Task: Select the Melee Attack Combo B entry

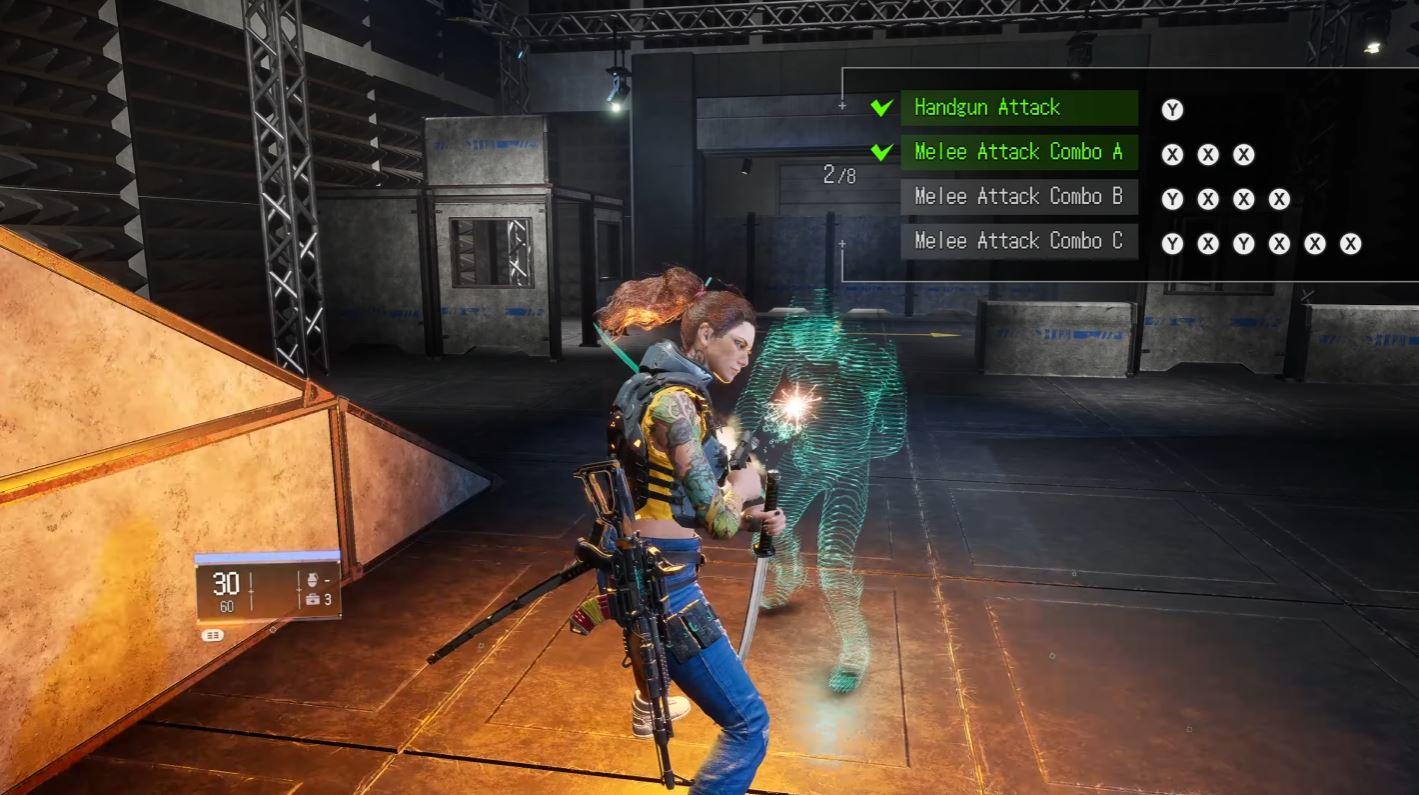Action: pos(1018,197)
